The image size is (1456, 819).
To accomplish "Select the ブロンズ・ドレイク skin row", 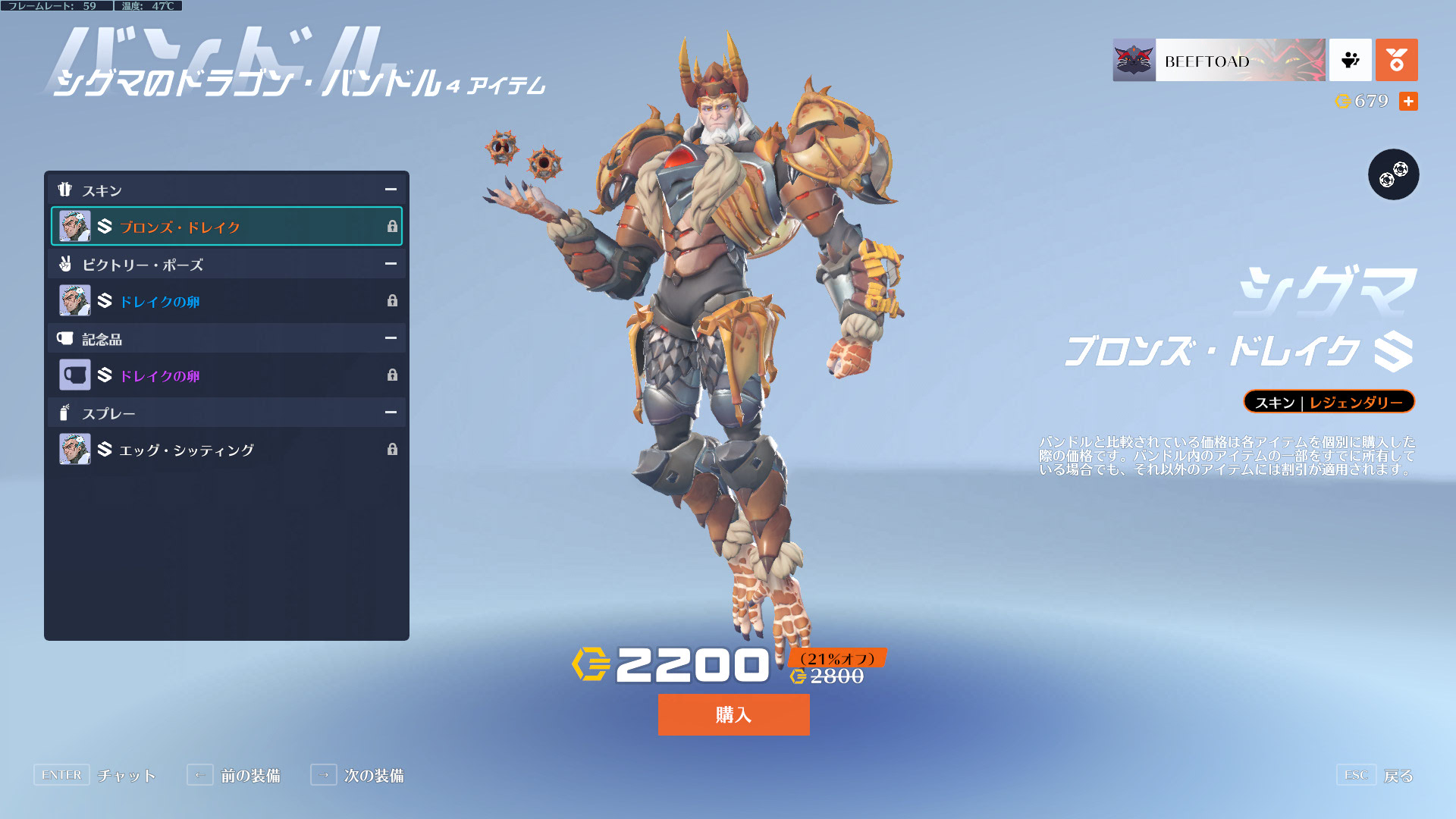I will pyautogui.click(x=226, y=226).
